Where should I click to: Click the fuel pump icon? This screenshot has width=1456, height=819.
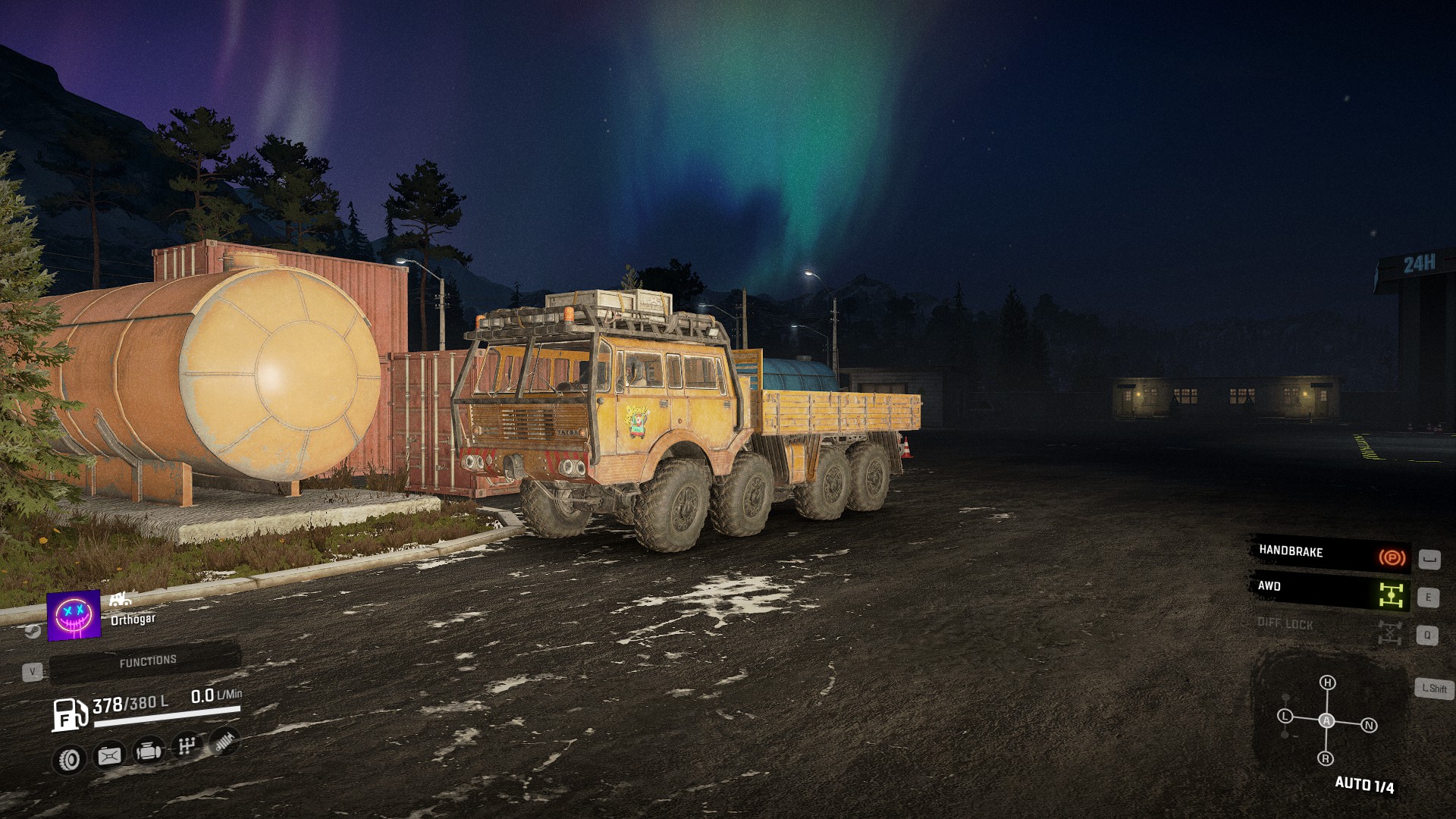(69, 714)
